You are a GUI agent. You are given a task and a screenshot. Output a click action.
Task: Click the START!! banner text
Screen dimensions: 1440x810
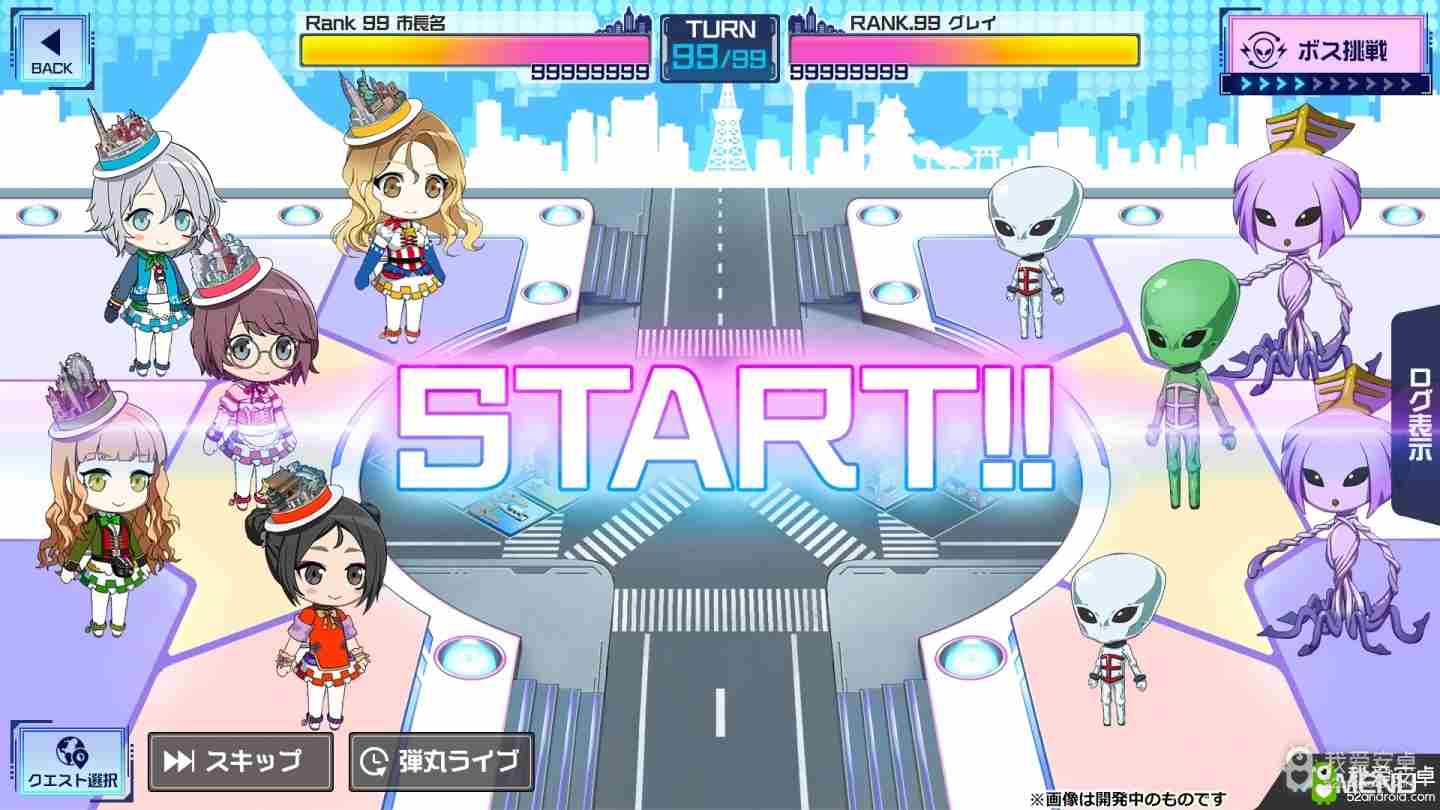pyautogui.click(x=720, y=425)
